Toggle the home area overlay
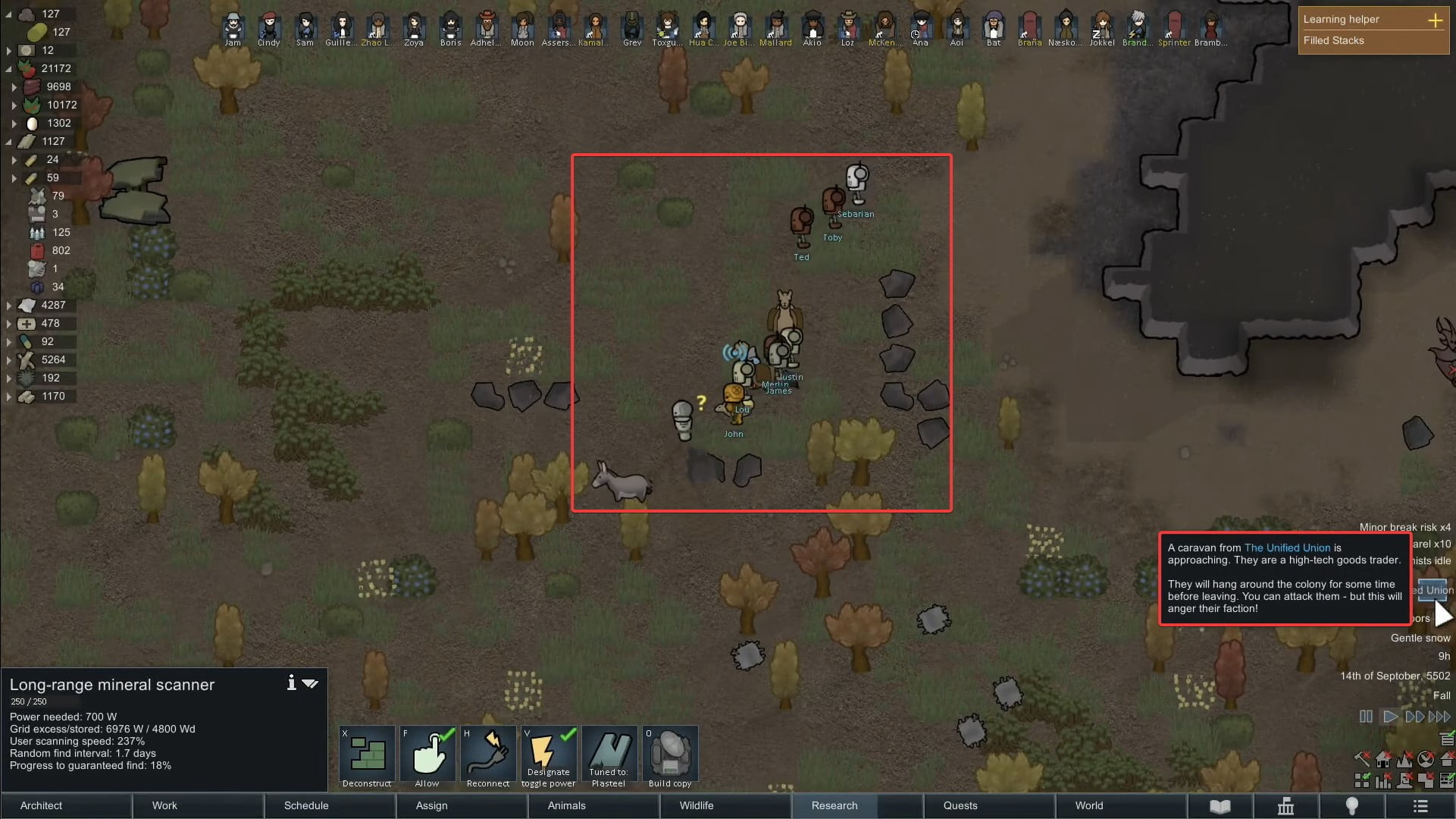This screenshot has width=1456, height=819. pos(1383,758)
